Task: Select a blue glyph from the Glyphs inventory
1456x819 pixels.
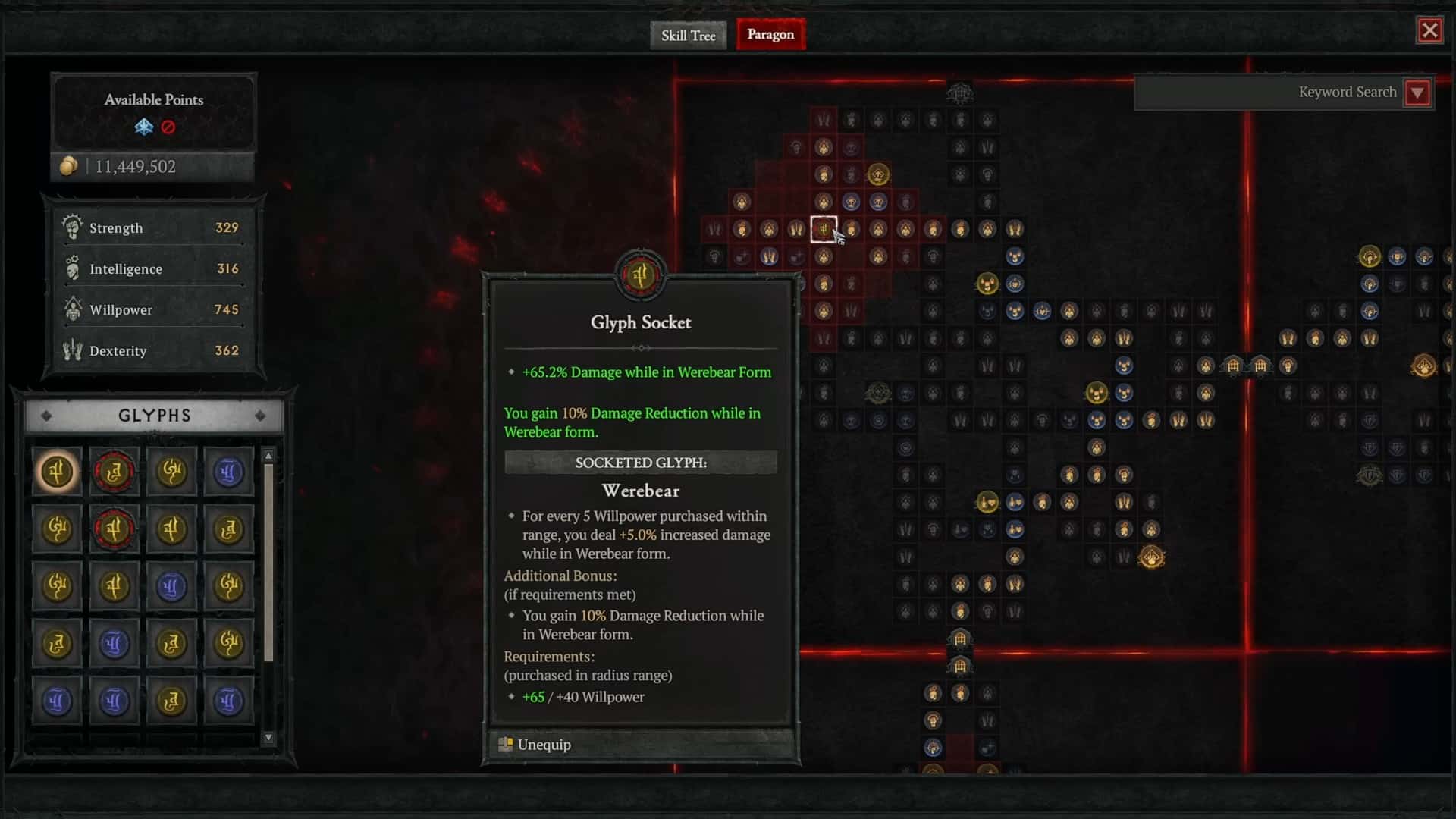Action: point(228,472)
